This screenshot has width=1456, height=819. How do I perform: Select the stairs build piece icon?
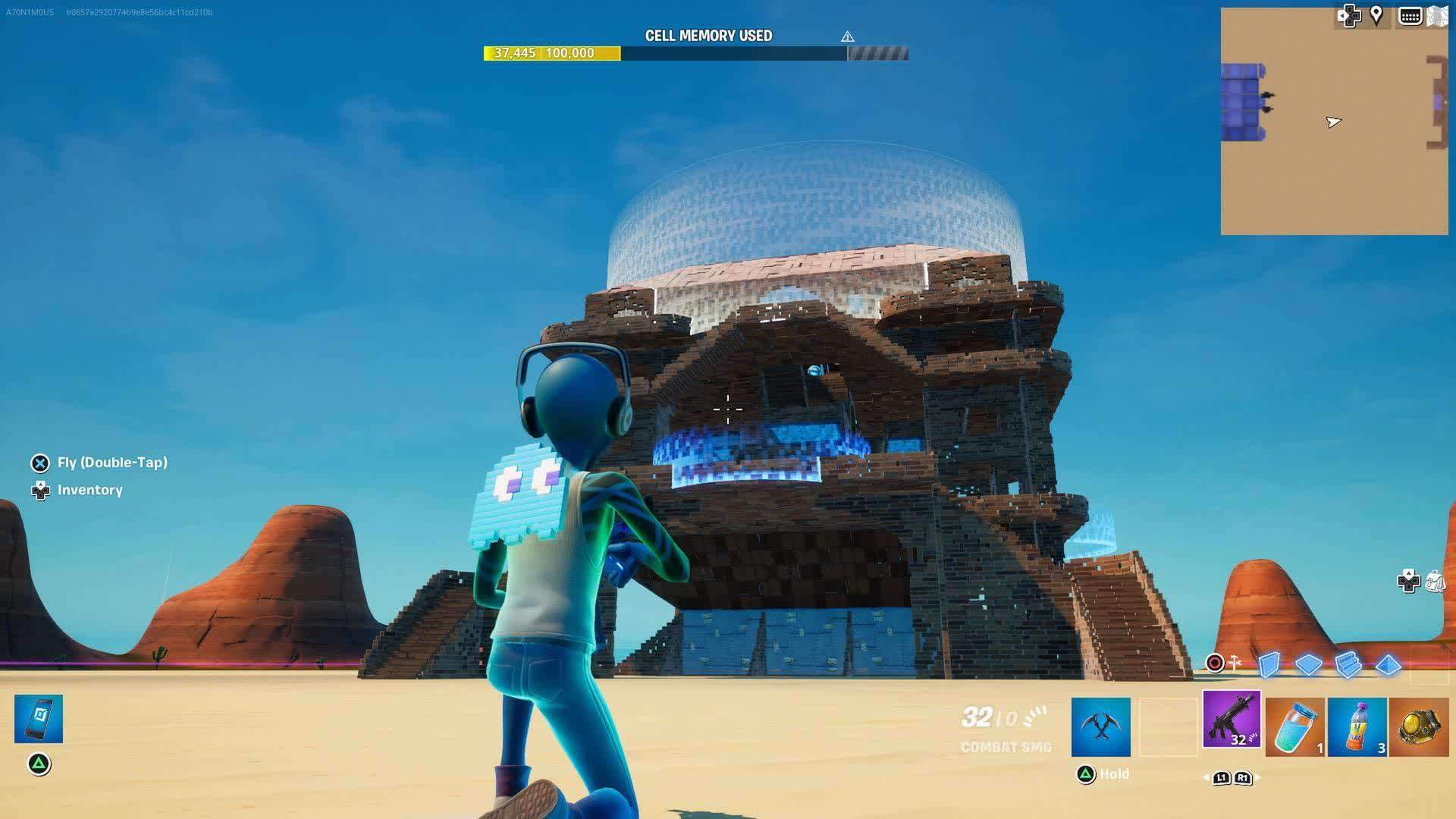click(x=1347, y=665)
